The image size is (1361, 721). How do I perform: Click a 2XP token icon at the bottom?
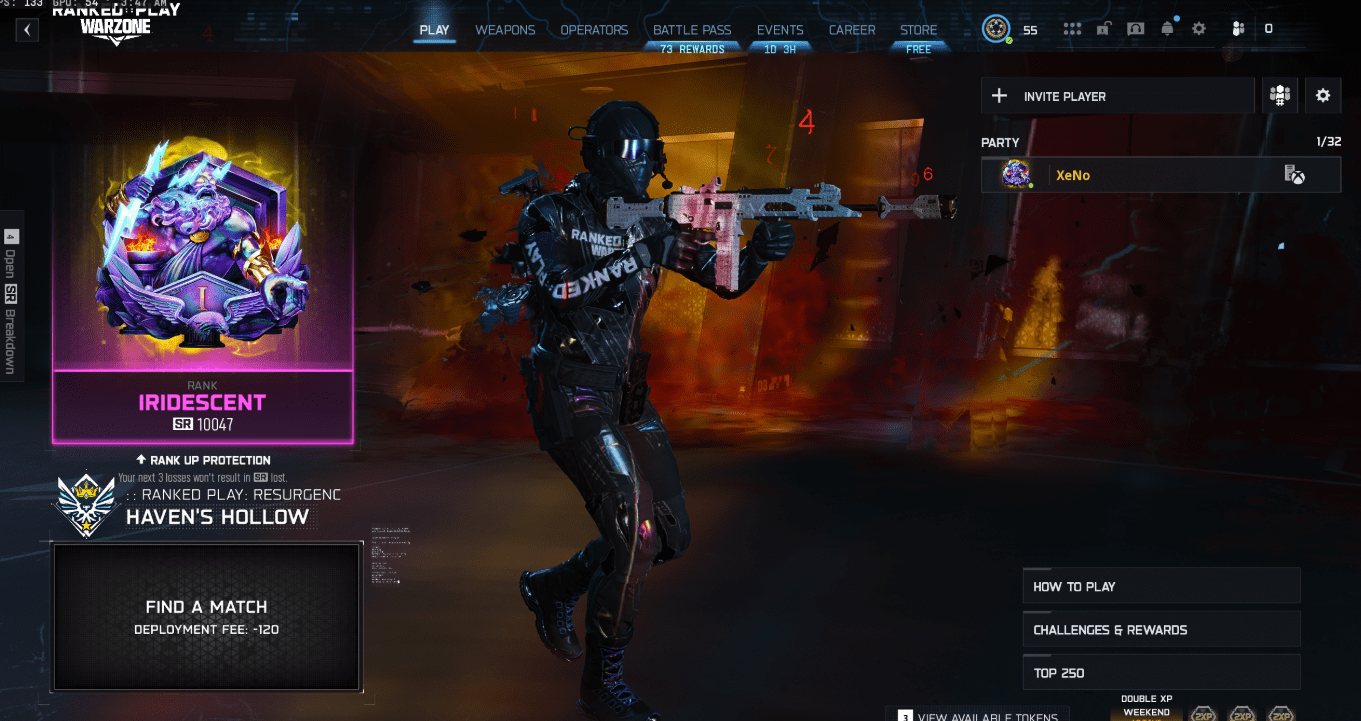[1203, 714]
